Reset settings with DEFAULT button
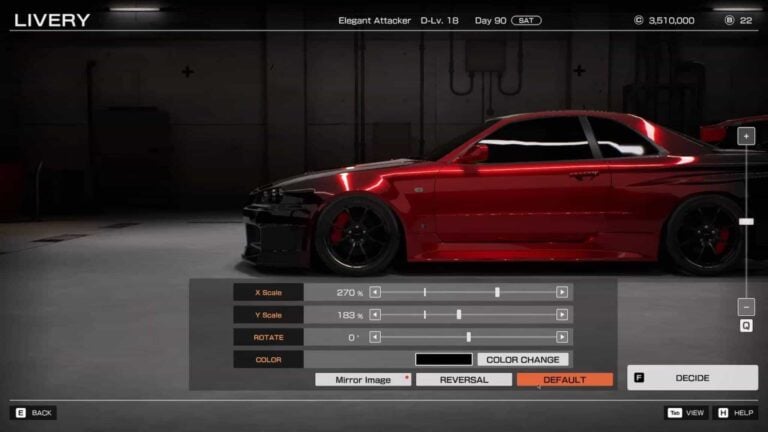The image size is (768, 432). [x=564, y=380]
